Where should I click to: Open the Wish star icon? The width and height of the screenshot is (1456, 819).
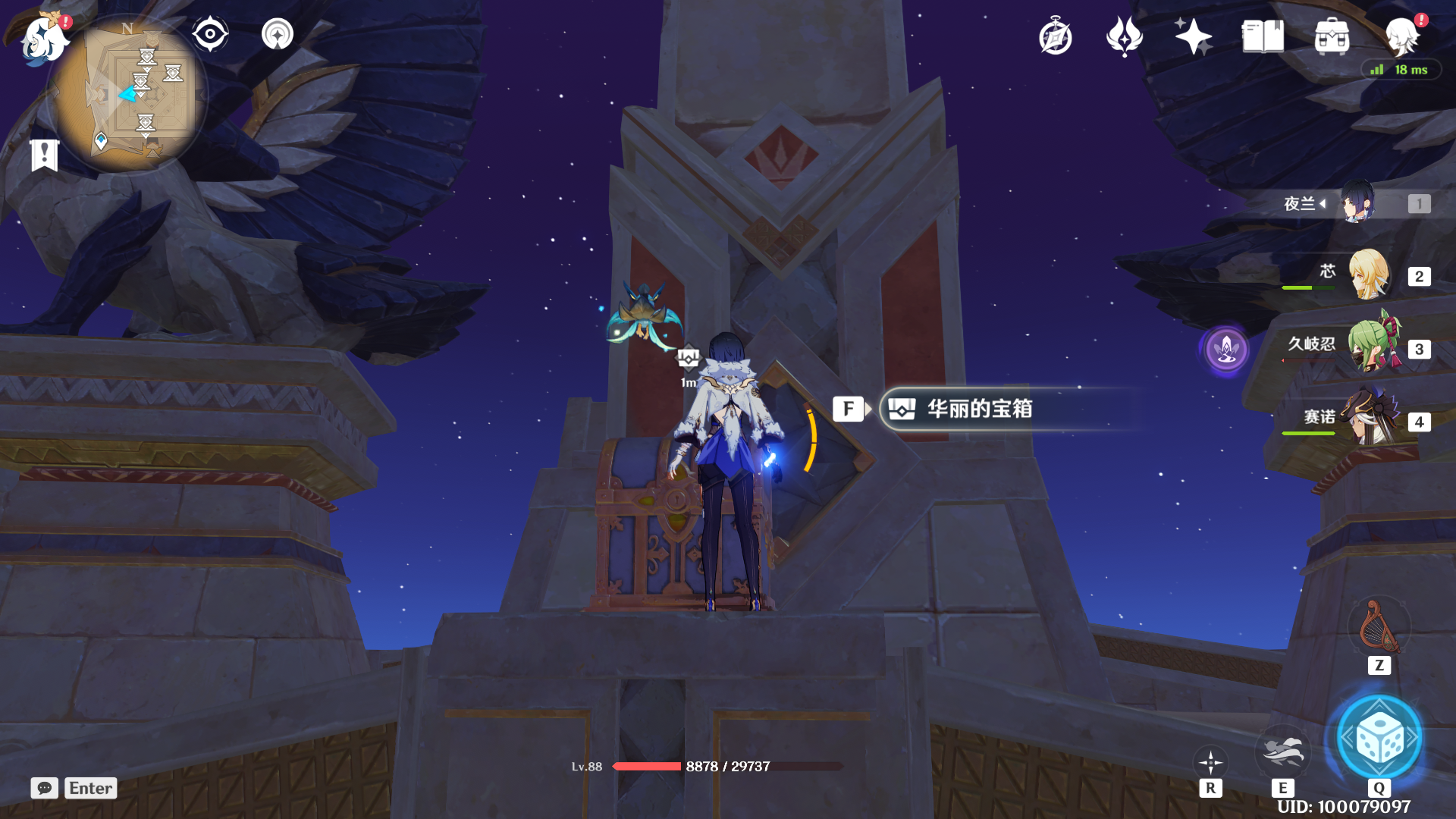[1124, 36]
